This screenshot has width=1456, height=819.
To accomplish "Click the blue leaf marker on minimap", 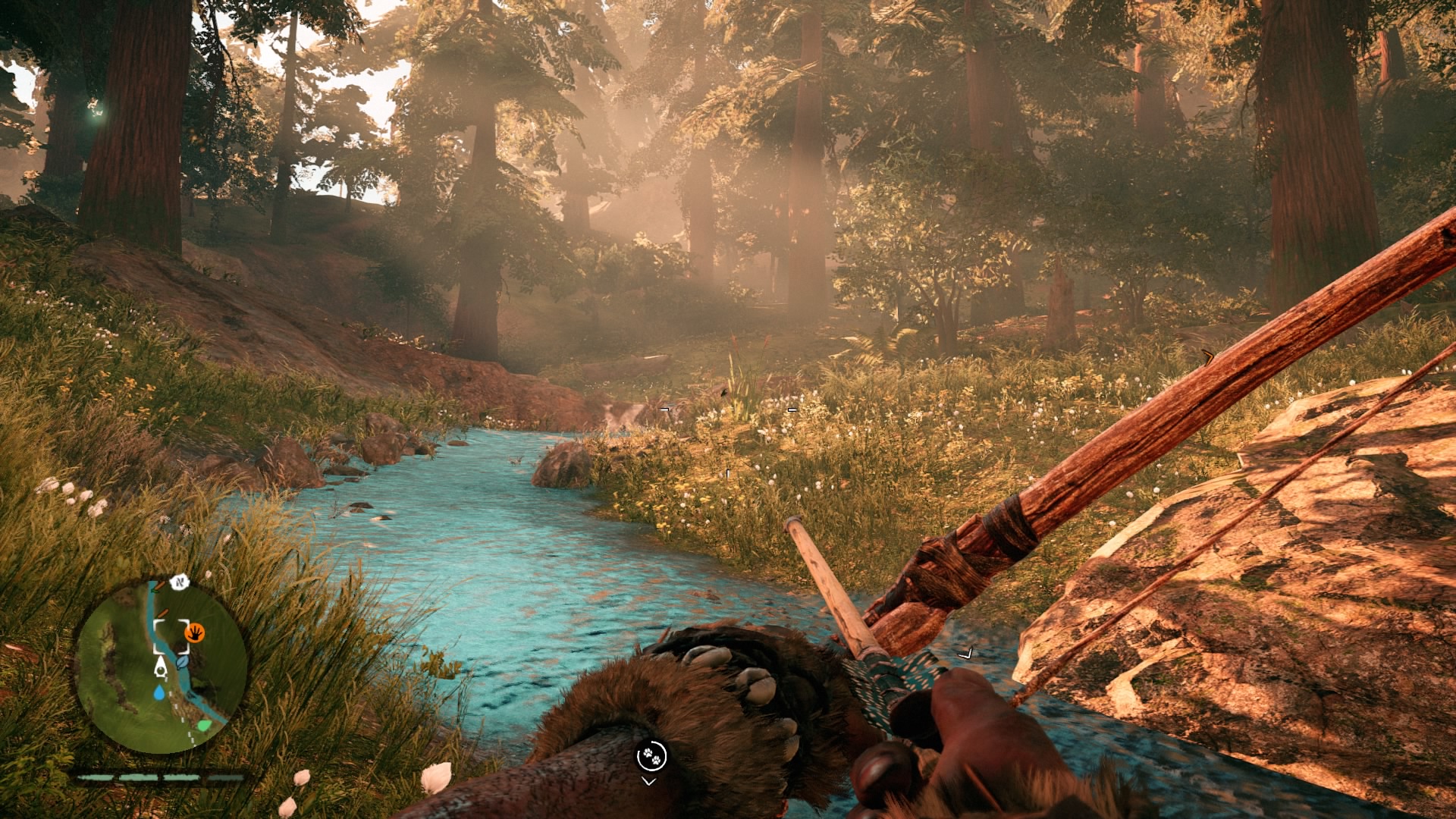I will click(182, 661).
